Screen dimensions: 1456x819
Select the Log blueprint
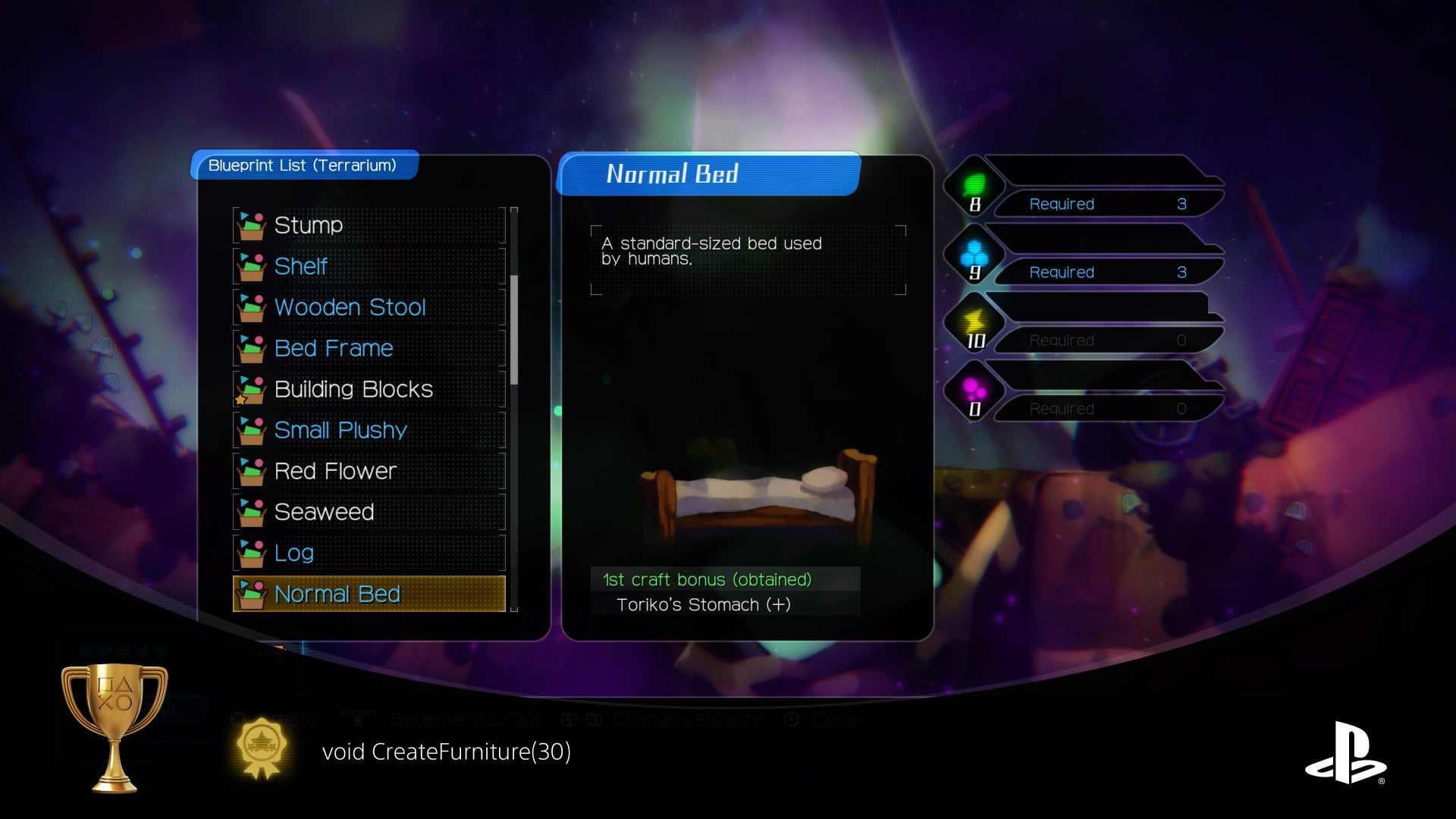click(x=369, y=553)
